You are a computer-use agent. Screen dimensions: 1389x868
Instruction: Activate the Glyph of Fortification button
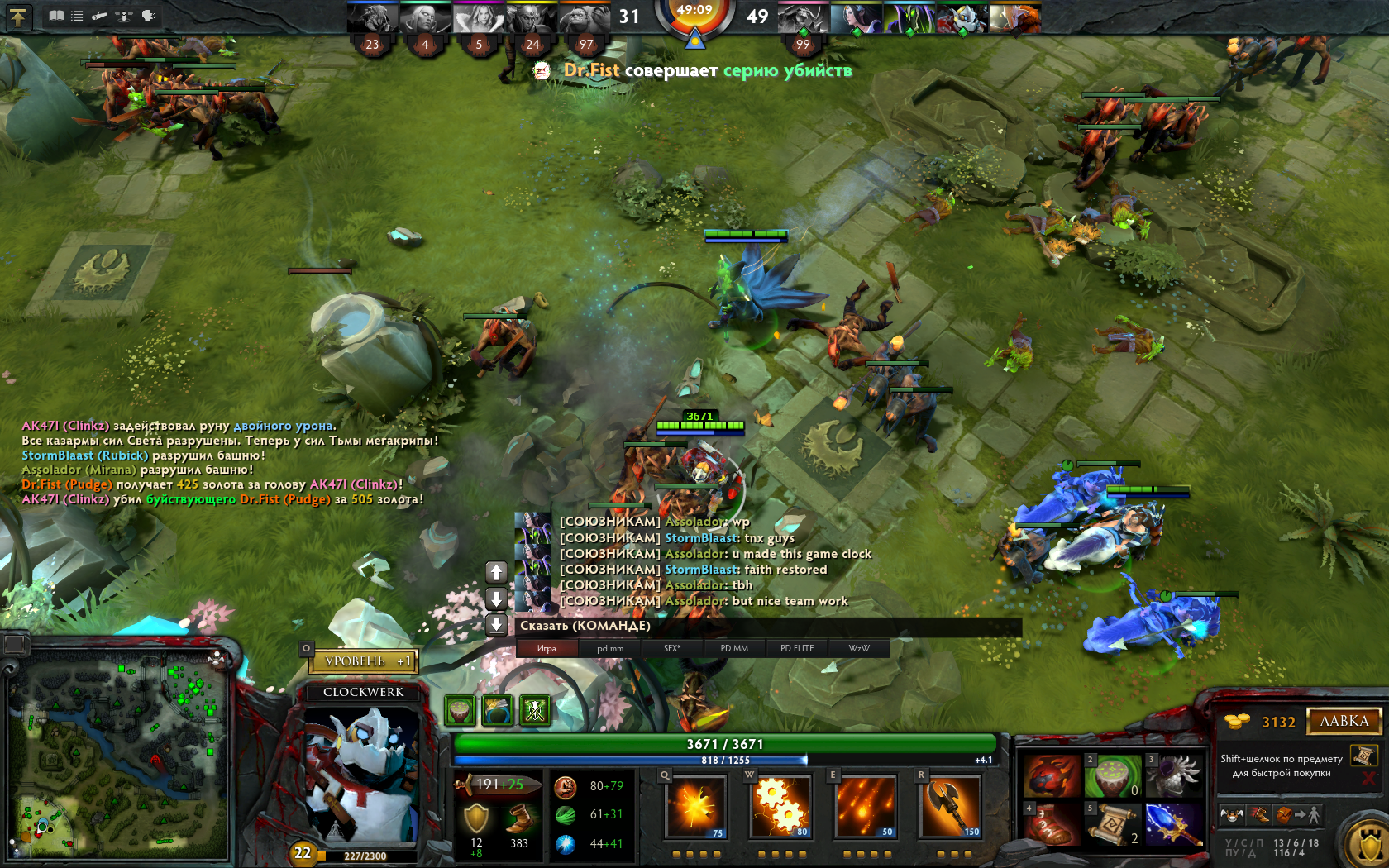[x=1364, y=843]
